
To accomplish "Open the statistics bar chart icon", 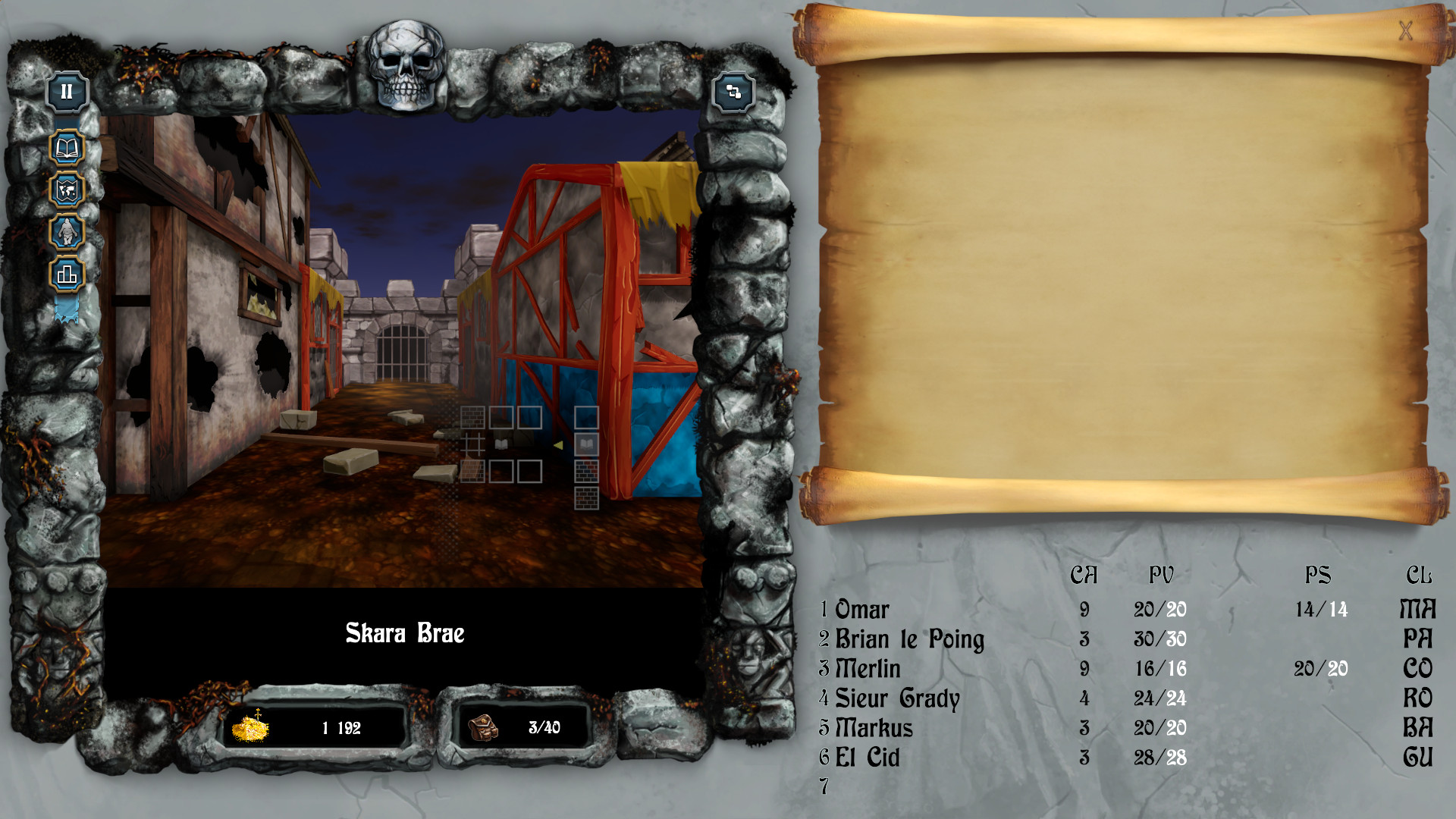I will 67,274.
